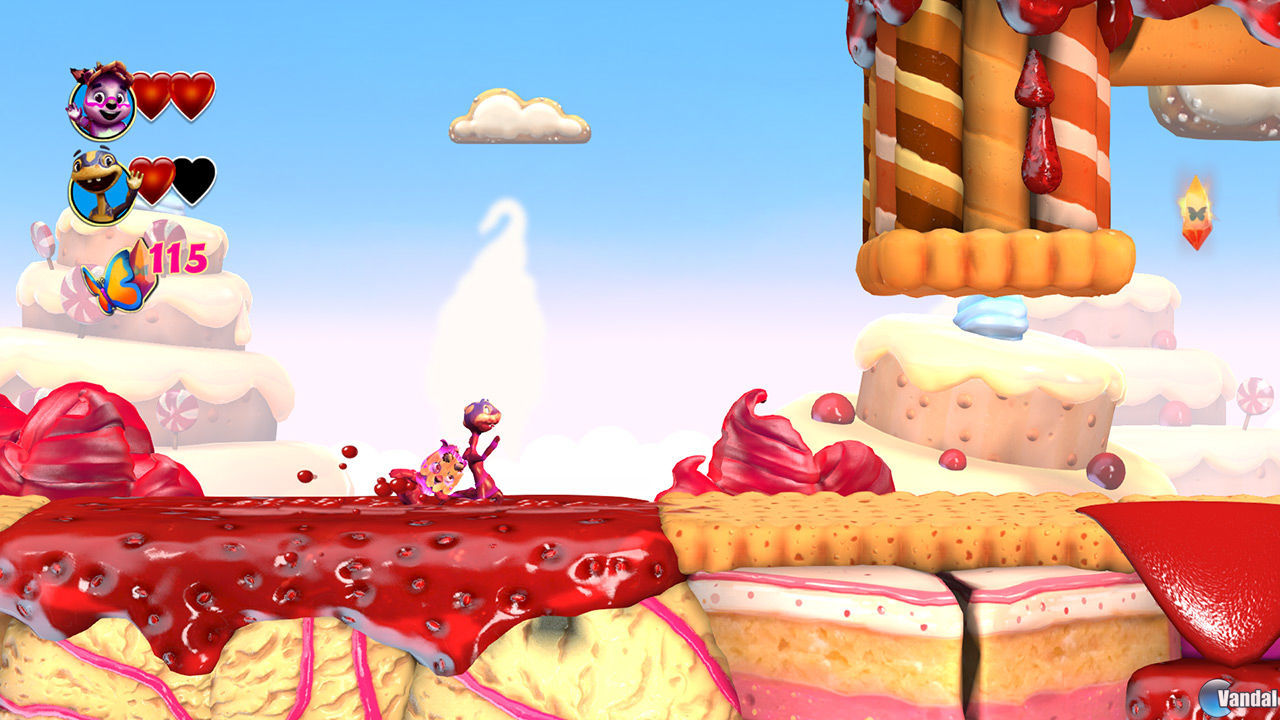Click the empty black heart of the second character
The image size is (1280, 720).
coord(197,179)
